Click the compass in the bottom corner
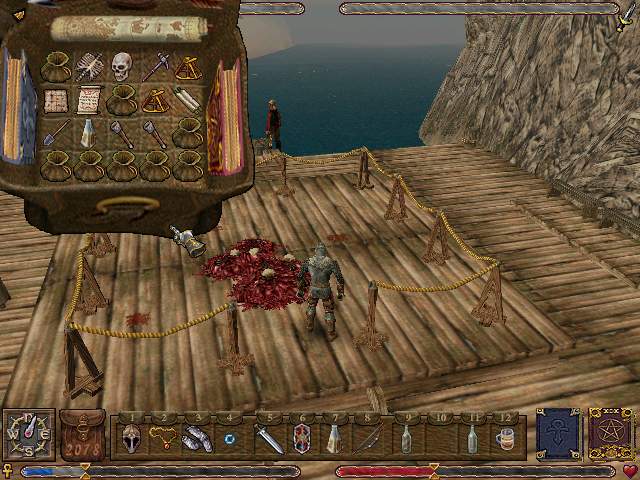This screenshot has width=640, height=480. coord(27,434)
